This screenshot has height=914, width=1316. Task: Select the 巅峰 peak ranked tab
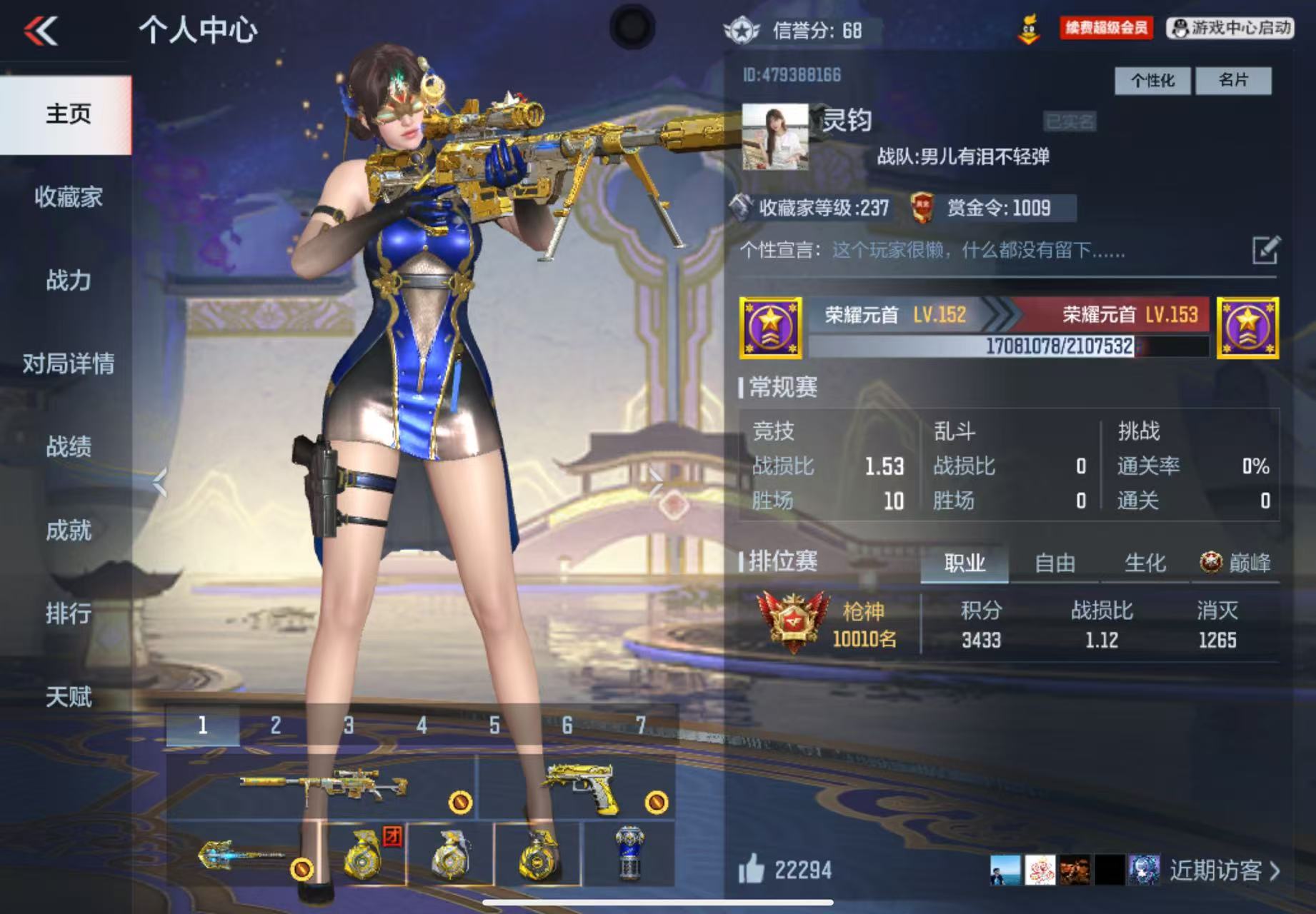coord(1236,563)
